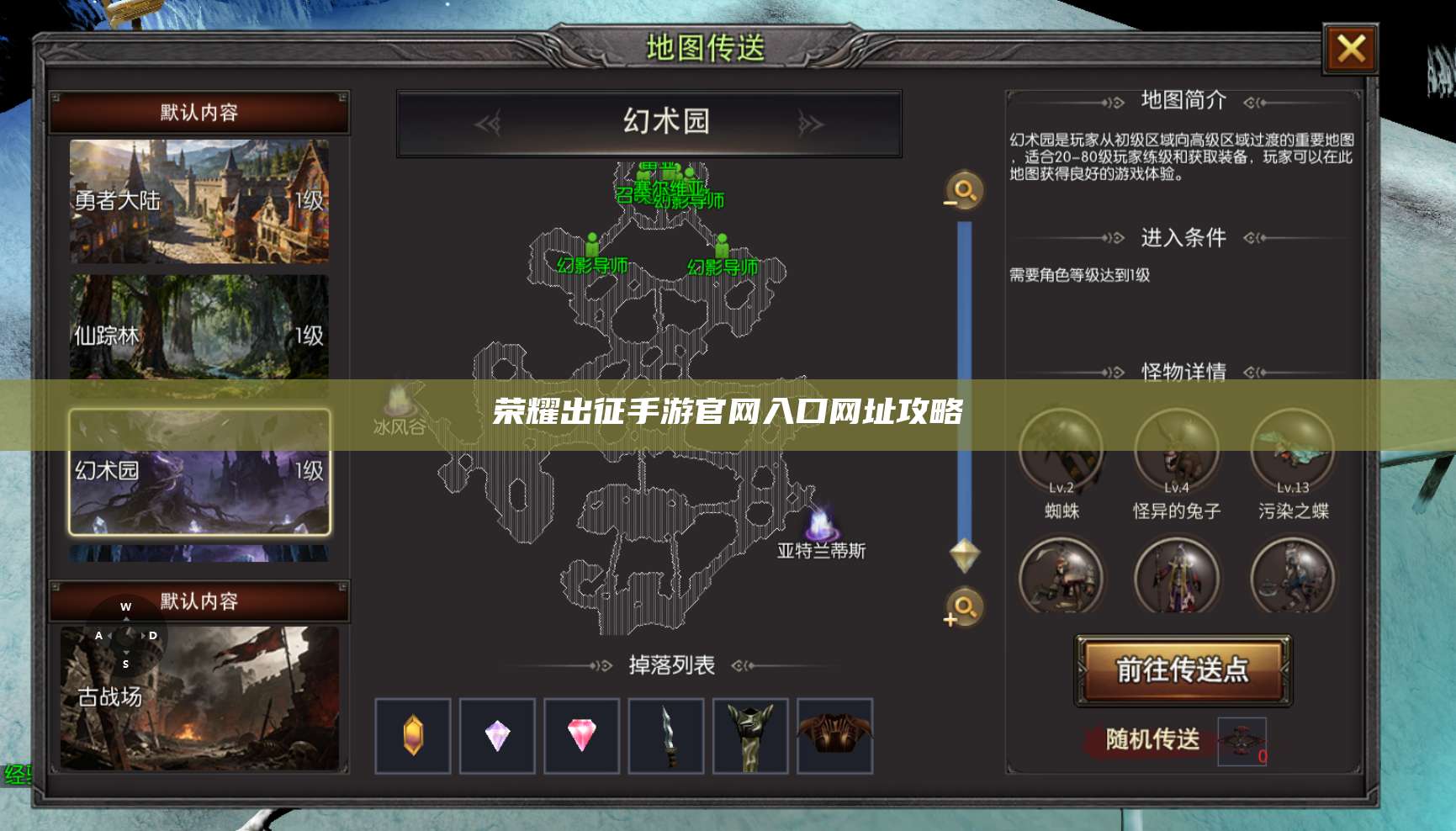Collapse the 默认内容 header panel
This screenshot has height=831, width=1456.
pyautogui.click(x=199, y=113)
